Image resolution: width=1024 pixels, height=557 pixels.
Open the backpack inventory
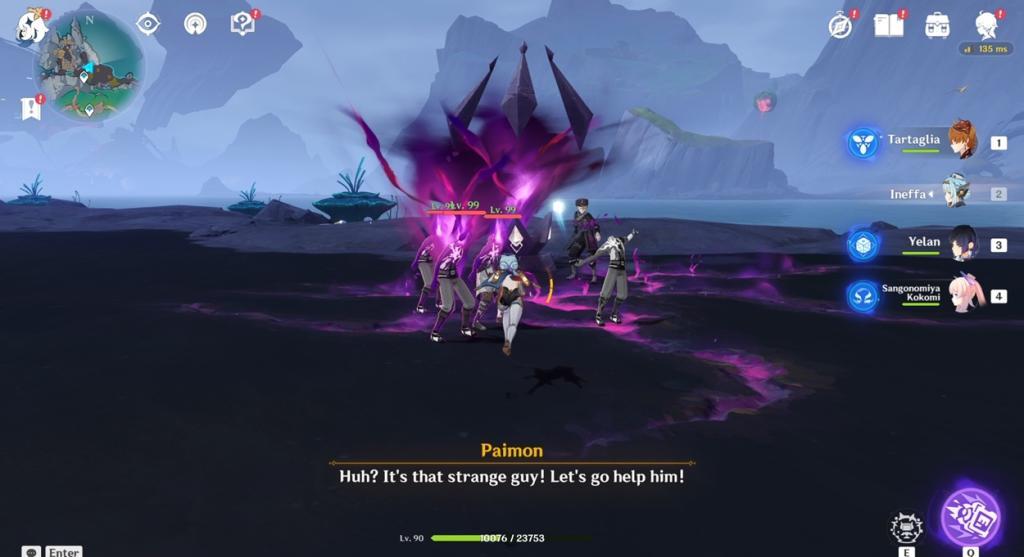[937, 25]
